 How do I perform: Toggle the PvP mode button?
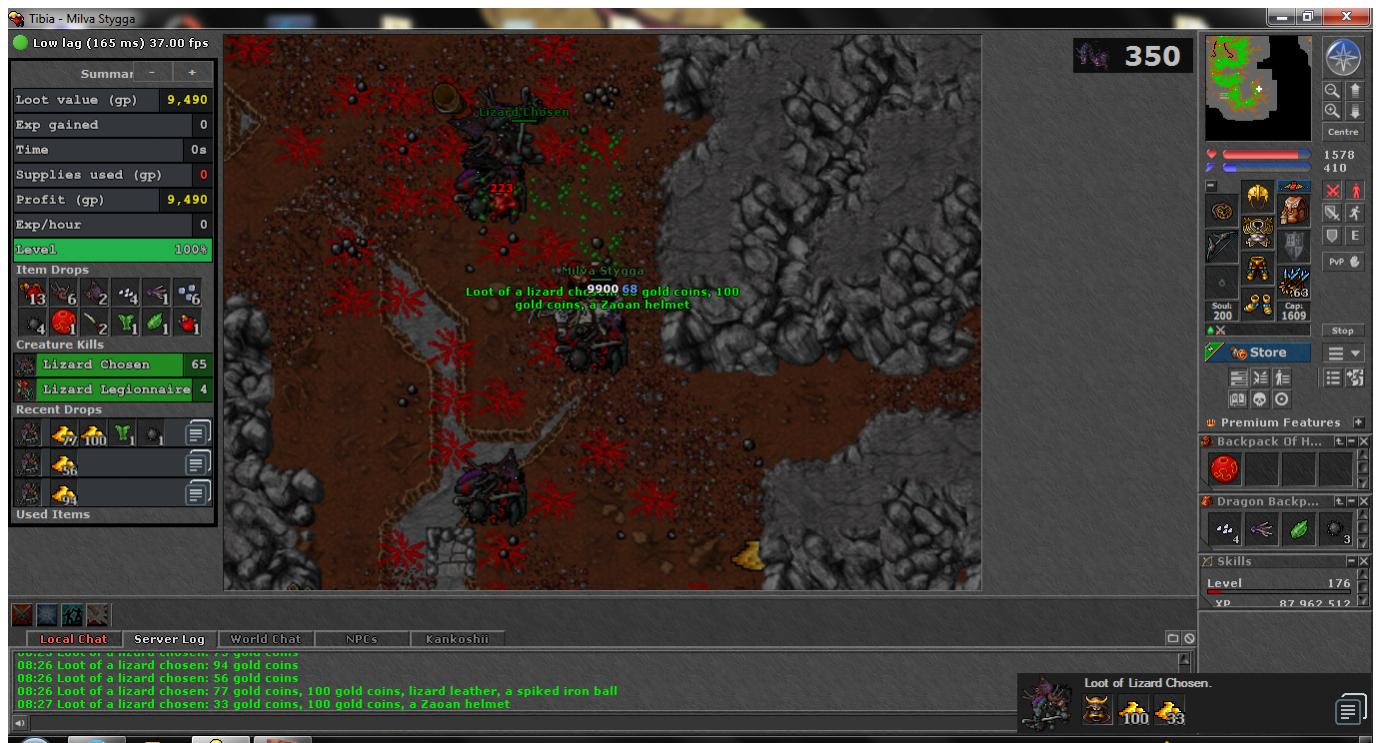(1342, 263)
